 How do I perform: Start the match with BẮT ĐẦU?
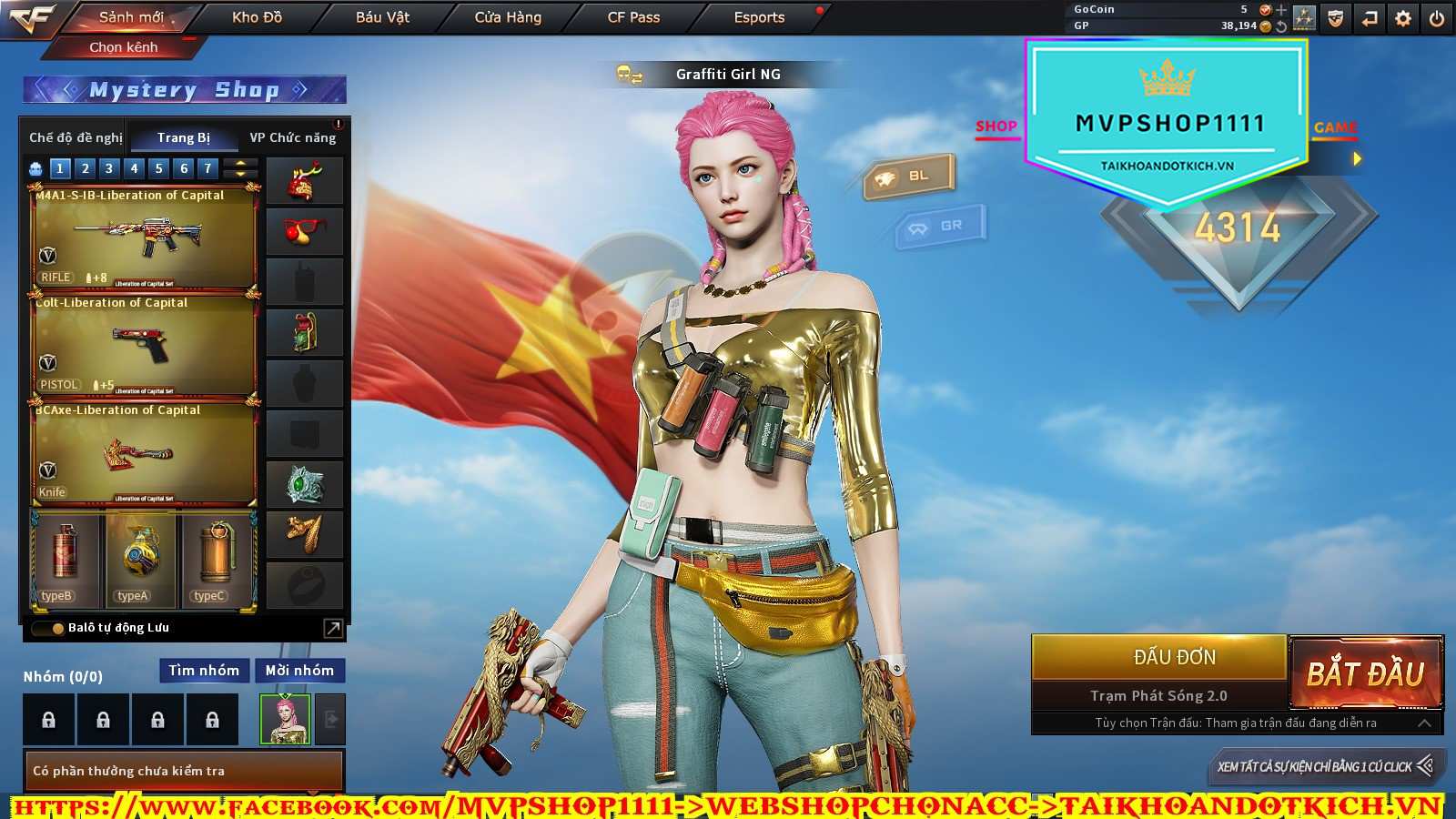click(1365, 673)
